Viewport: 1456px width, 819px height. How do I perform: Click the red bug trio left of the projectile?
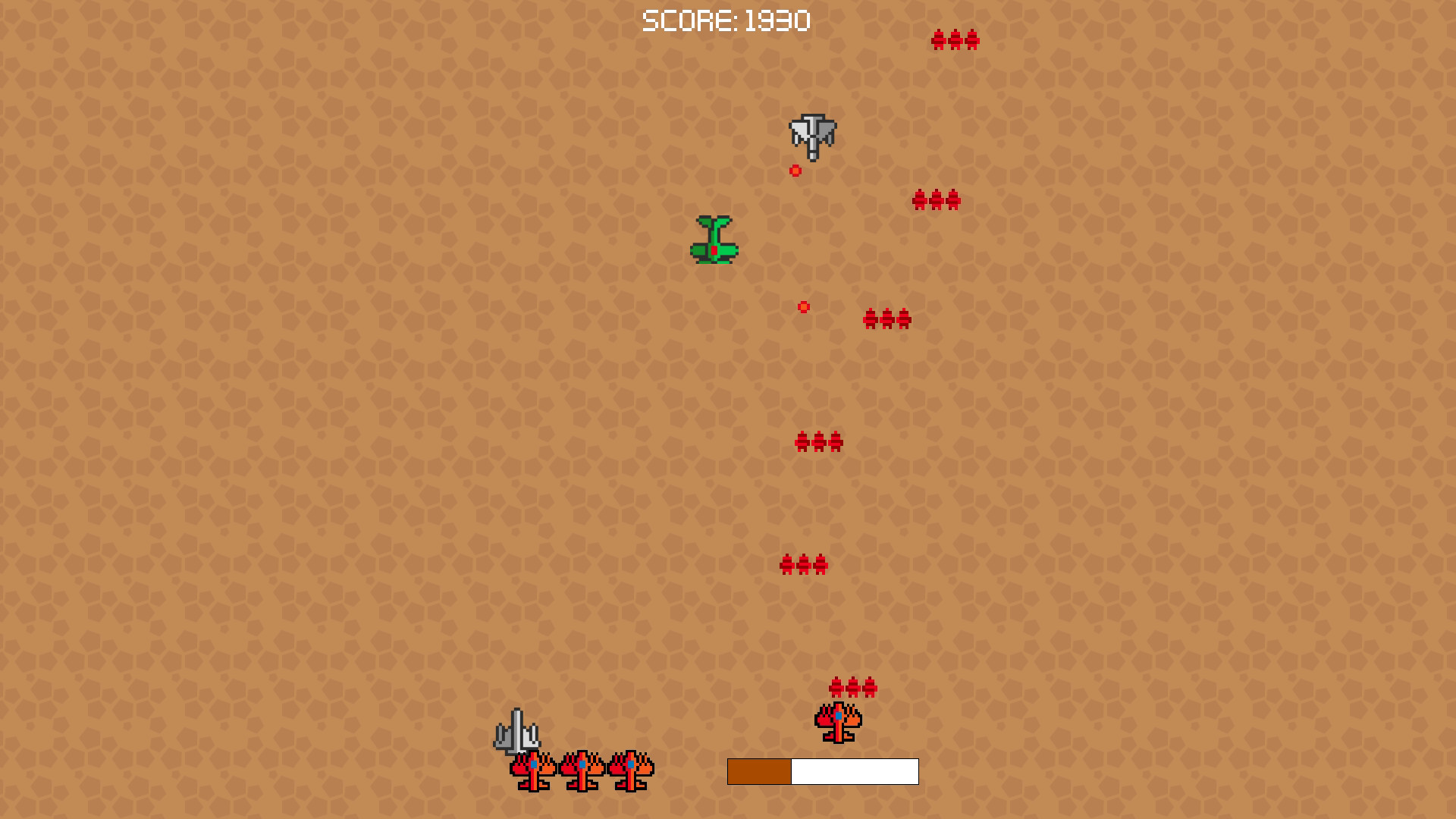[x=888, y=319]
